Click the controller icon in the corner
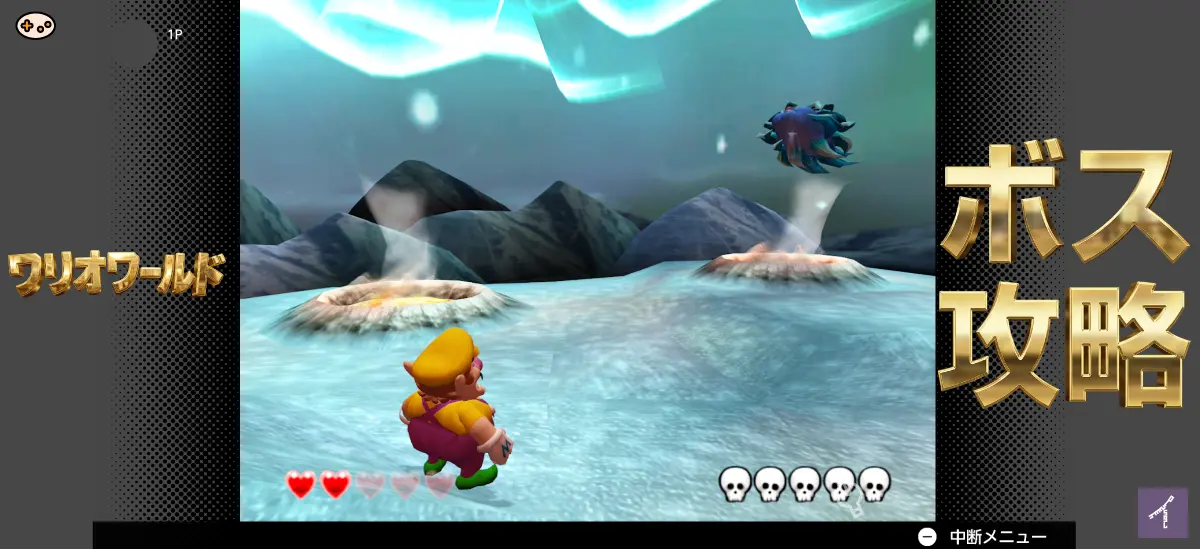Screen dimensions: 1200x549 point(36,25)
